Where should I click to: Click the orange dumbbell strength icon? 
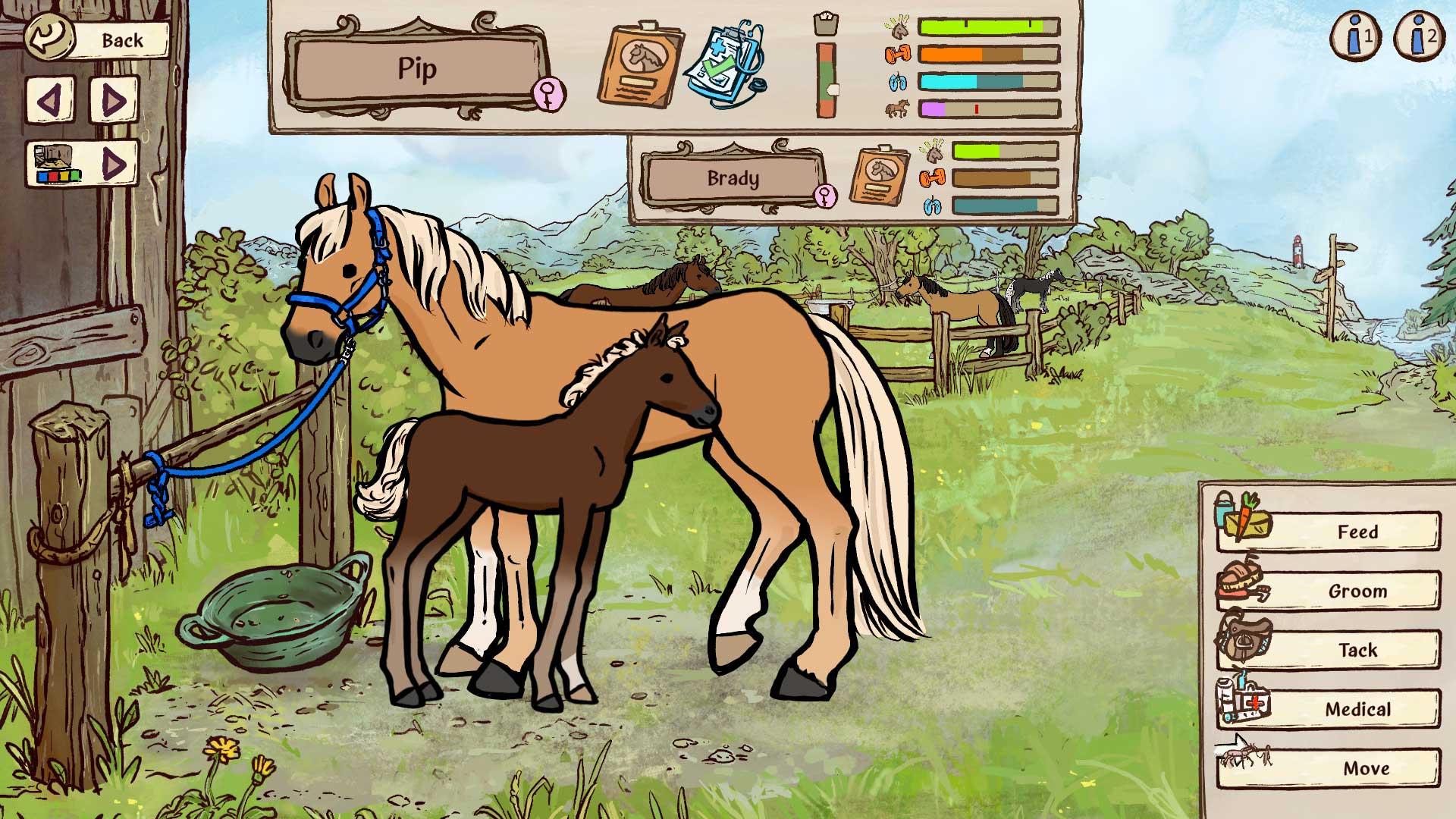coord(897,53)
